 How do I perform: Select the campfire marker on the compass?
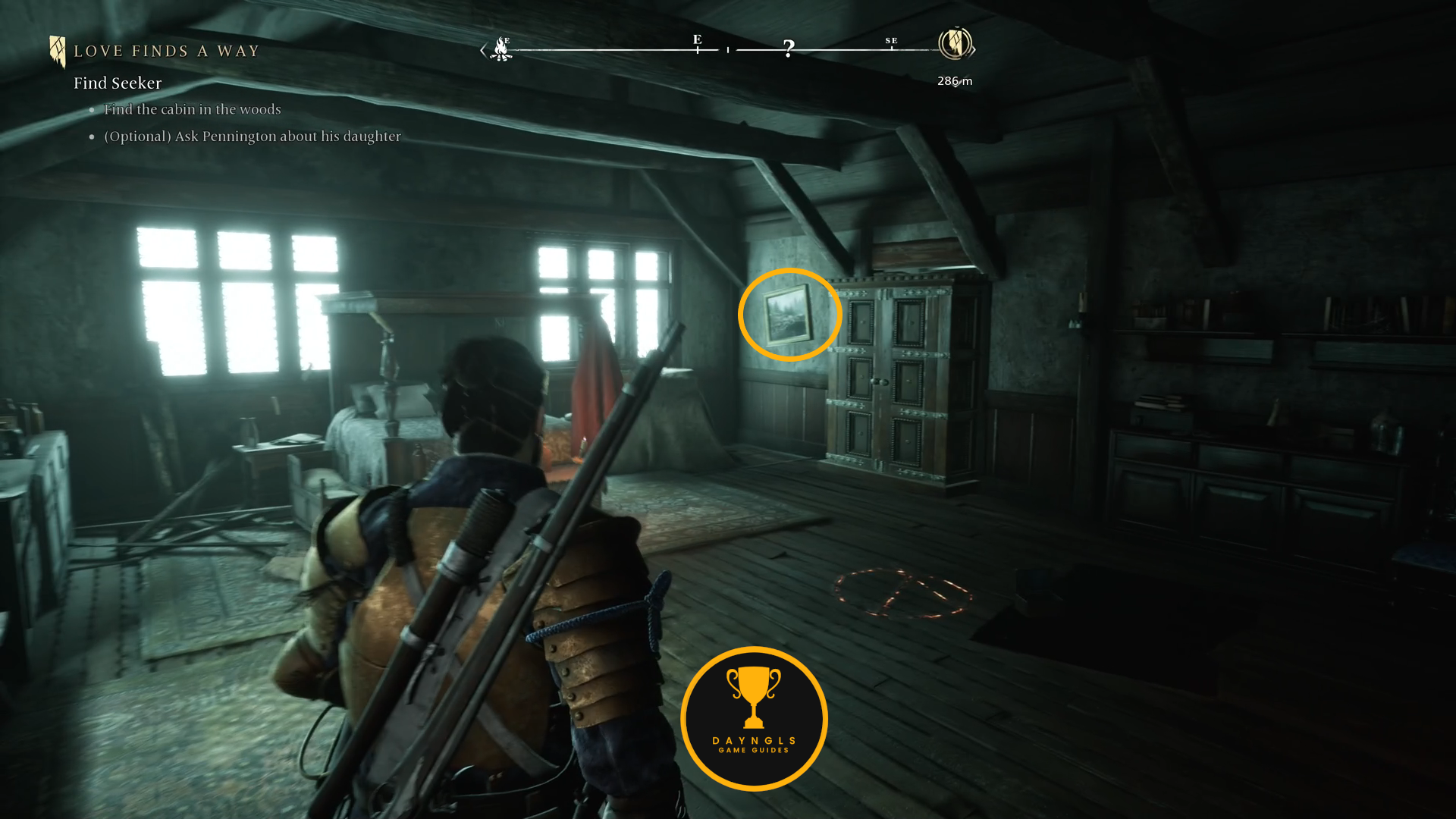[x=501, y=49]
